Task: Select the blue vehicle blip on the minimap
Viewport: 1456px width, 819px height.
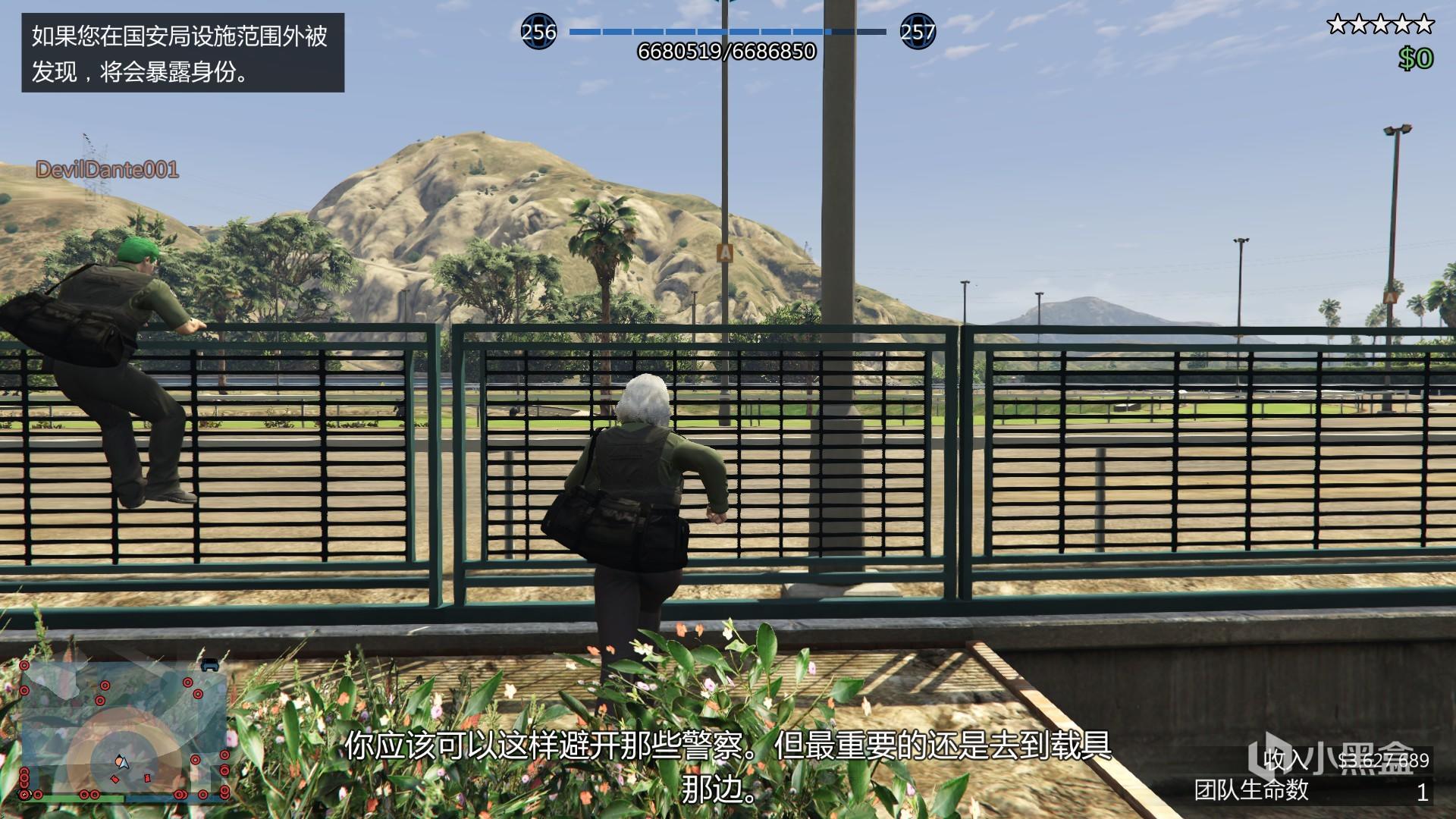Action: 210,664
